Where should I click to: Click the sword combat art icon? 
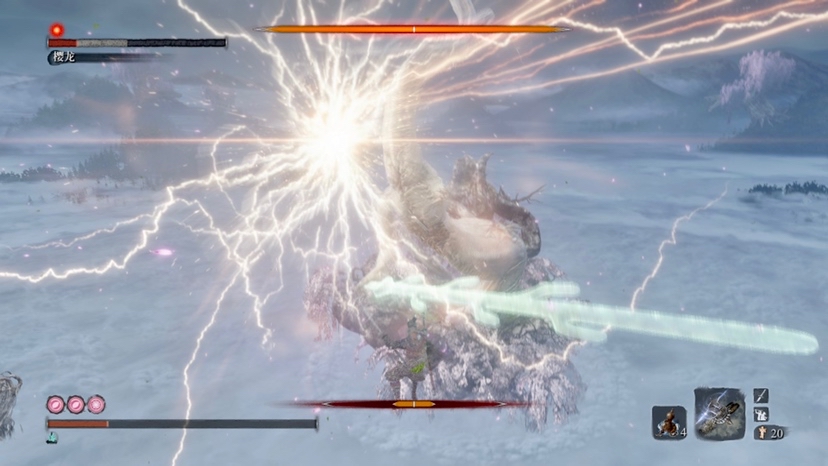761,395
